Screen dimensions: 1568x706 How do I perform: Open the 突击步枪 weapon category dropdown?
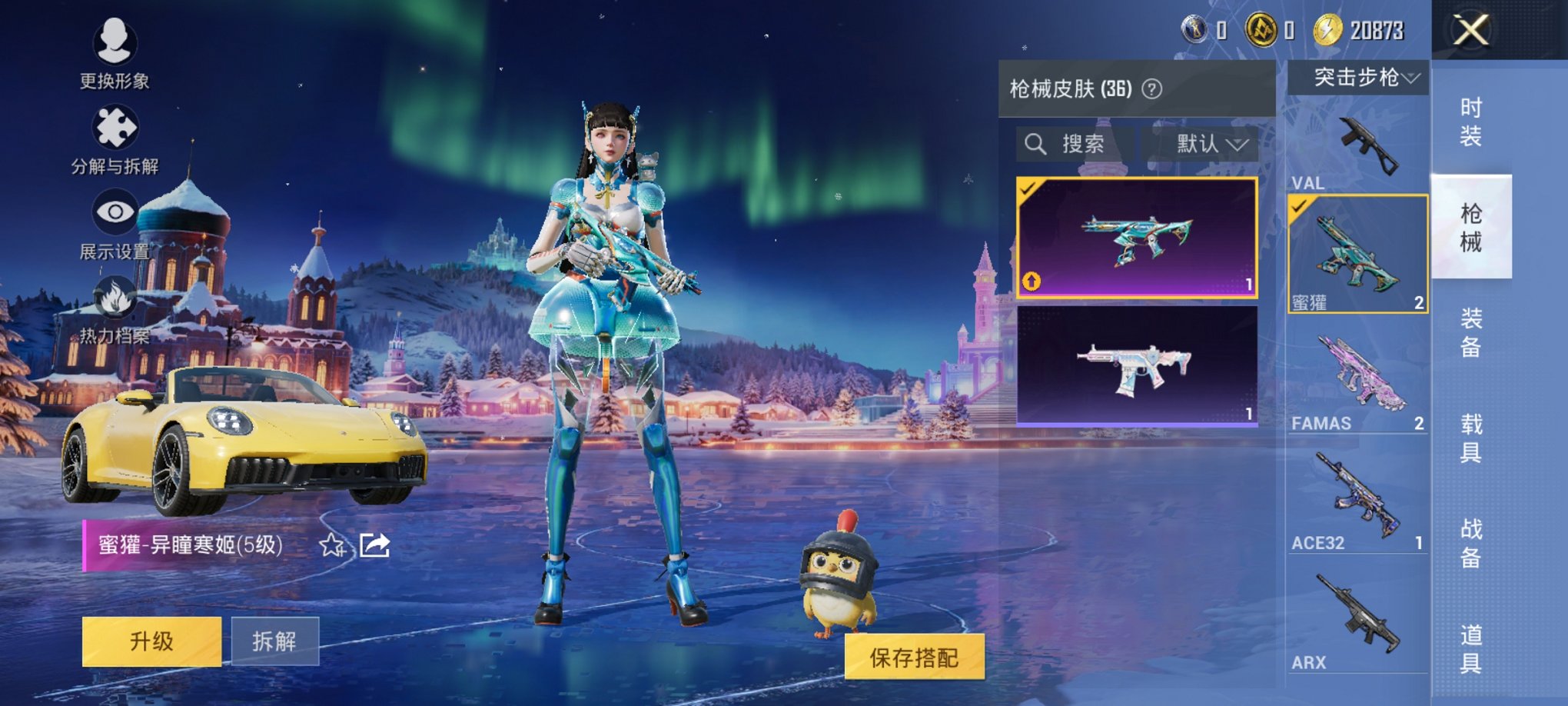click(x=1362, y=77)
